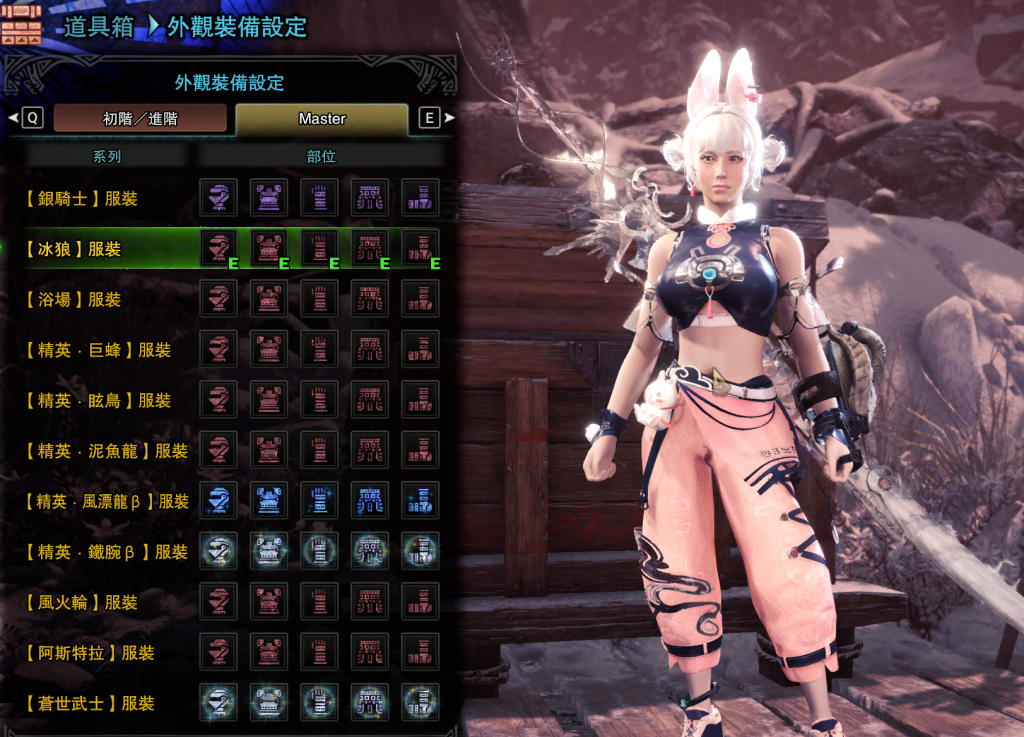
Task: Switch to the 初階／進階 tab
Action: 140,118
